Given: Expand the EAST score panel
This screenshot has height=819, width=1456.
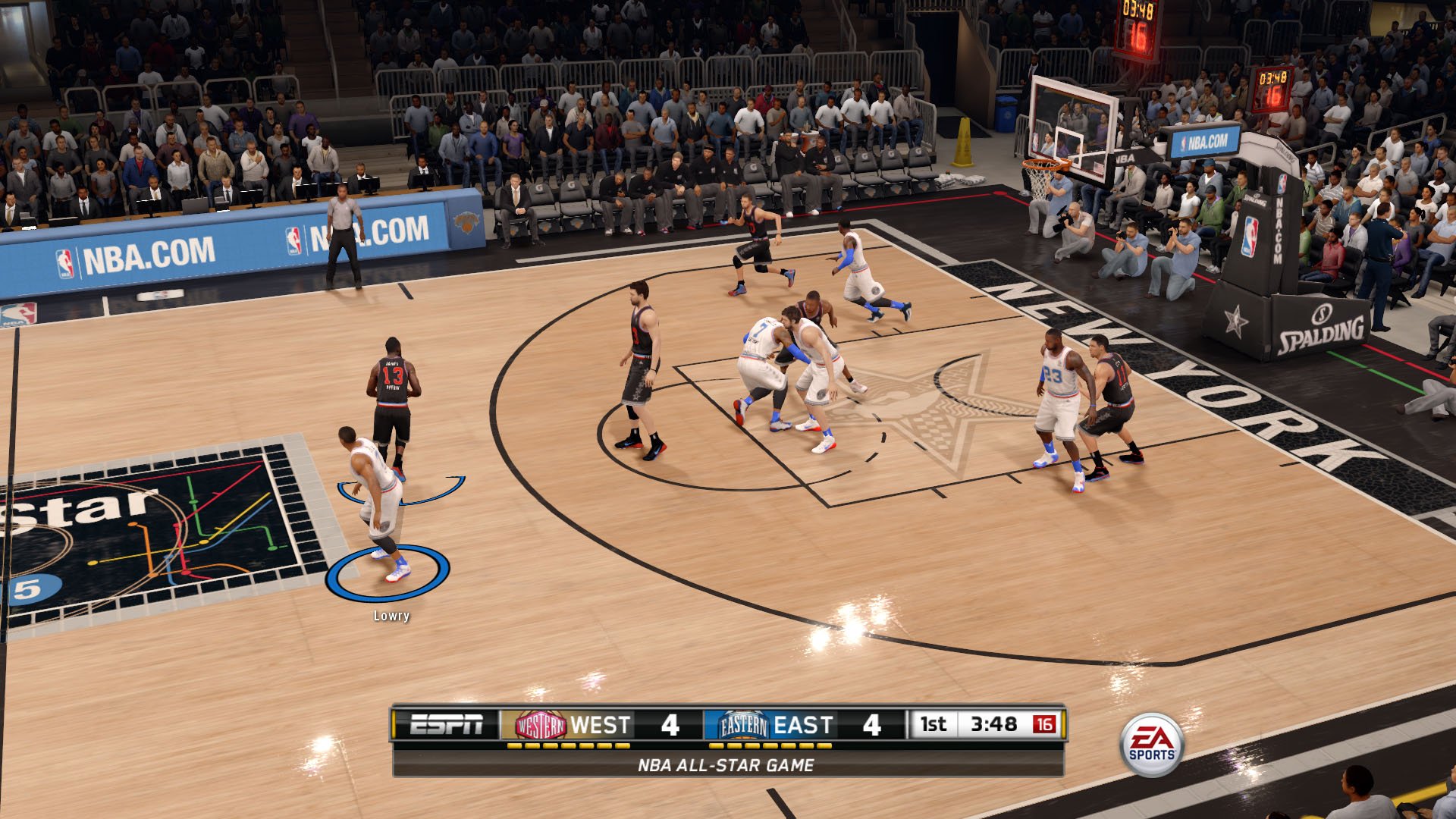Looking at the screenshot, I should pyautogui.click(x=805, y=724).
